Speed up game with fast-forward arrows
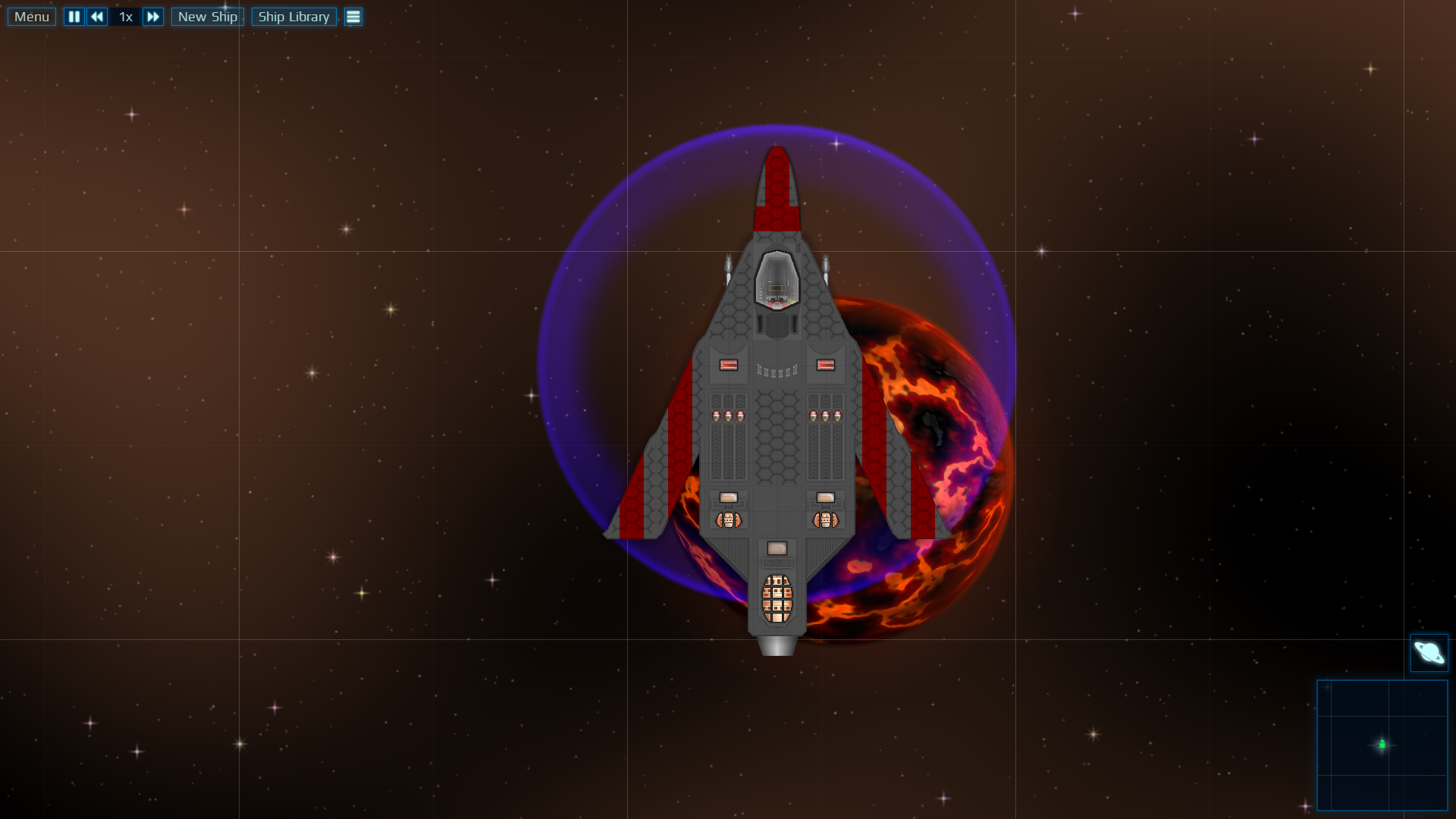The height and width of the screenshot is (819, 1456). point(152,17)
